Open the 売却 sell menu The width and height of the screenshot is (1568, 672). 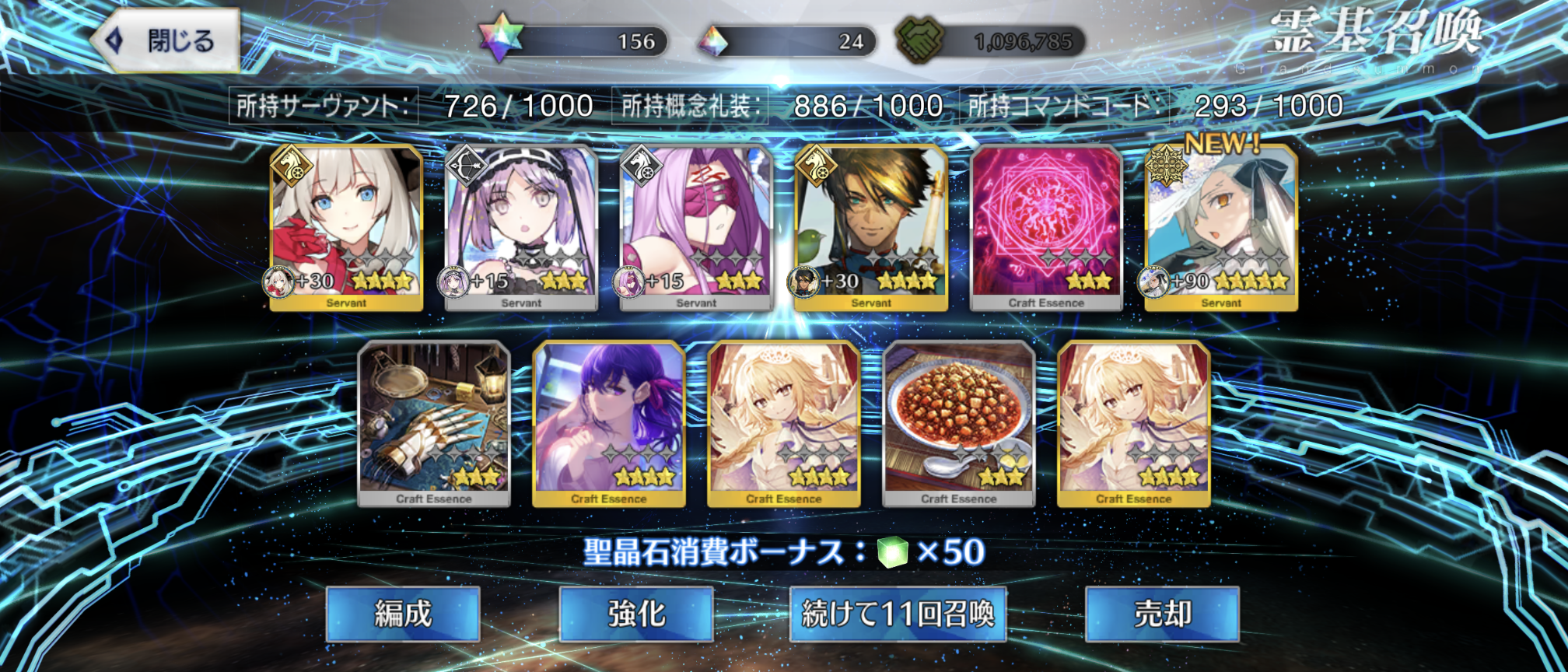tap(1162, 614)
